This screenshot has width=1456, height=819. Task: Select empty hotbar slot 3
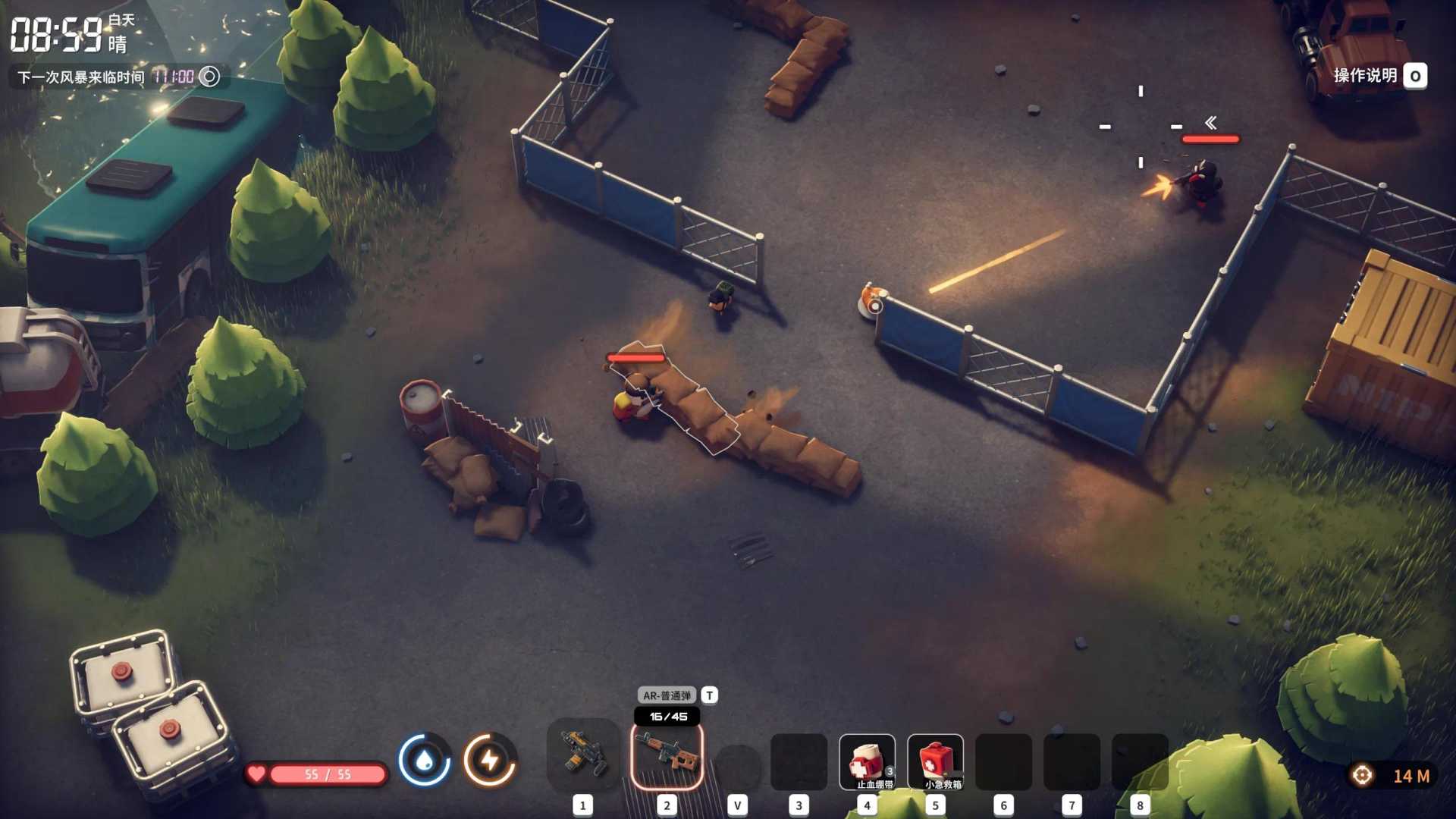click(x=799, y=762)
